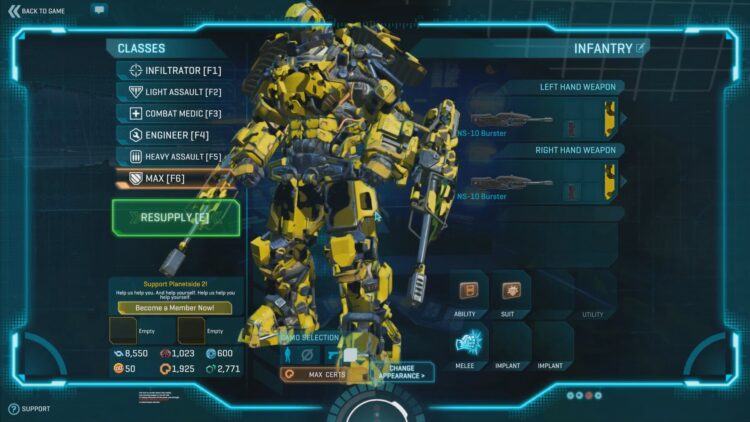
Task: Open the Suit slot
Action: point(510,291)
